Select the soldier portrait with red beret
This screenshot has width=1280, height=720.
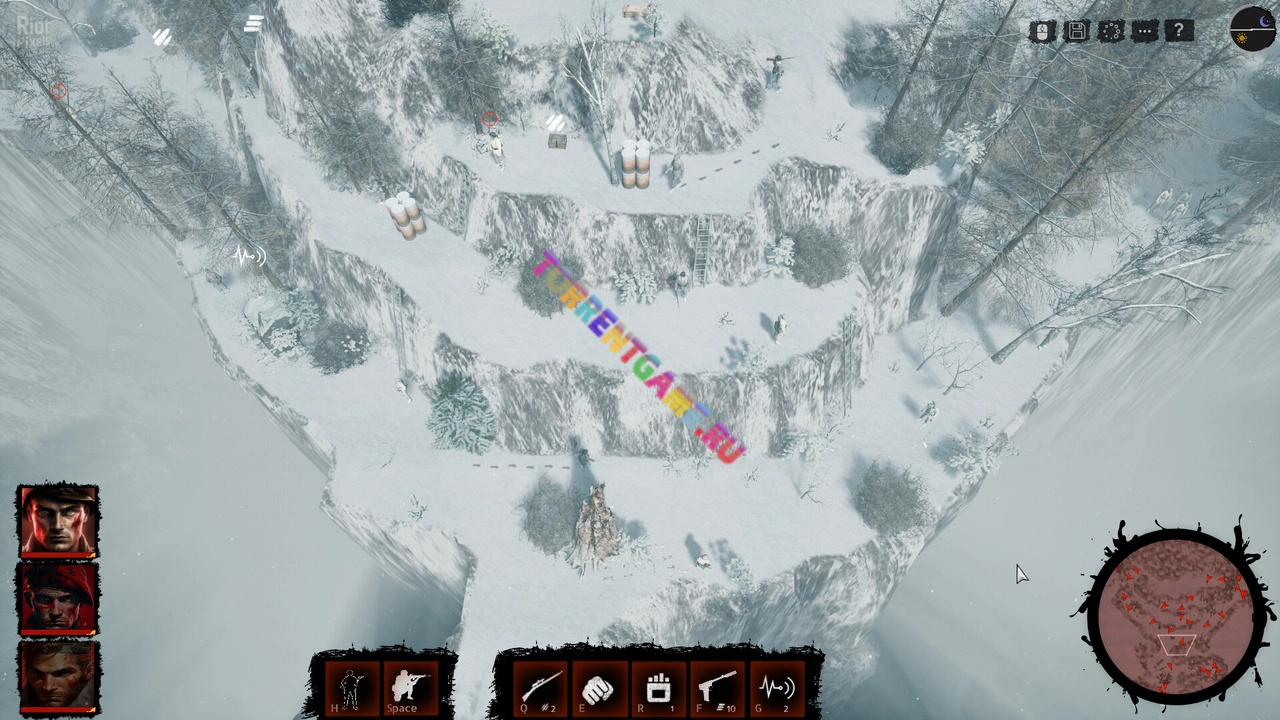coord(58,598)
